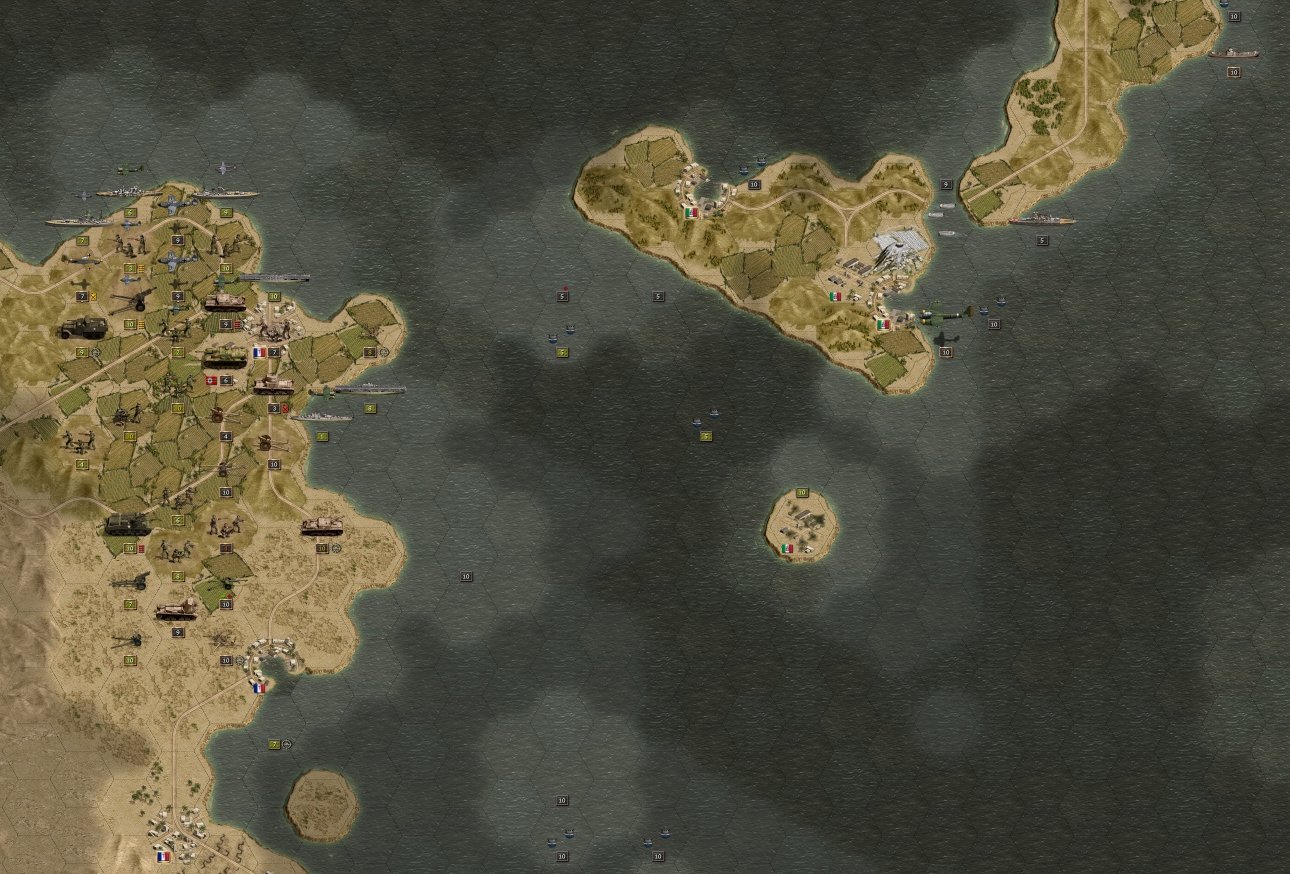Select the warship beside Italy's toe
This screenshot has height=874, width=1290.
pyautogui.click(x=1041, y=219)
